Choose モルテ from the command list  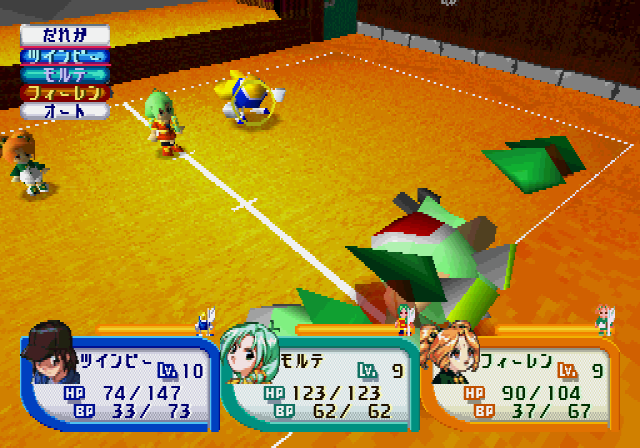pos(65,74)
